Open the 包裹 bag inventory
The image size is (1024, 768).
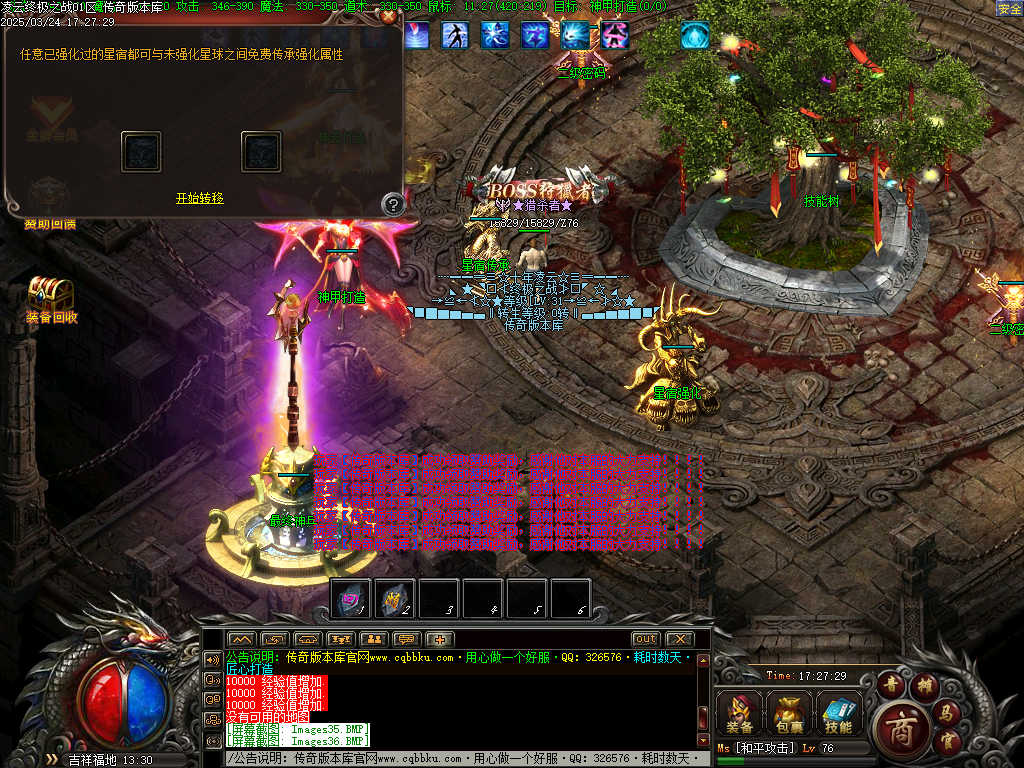click(x=789, y=713)
